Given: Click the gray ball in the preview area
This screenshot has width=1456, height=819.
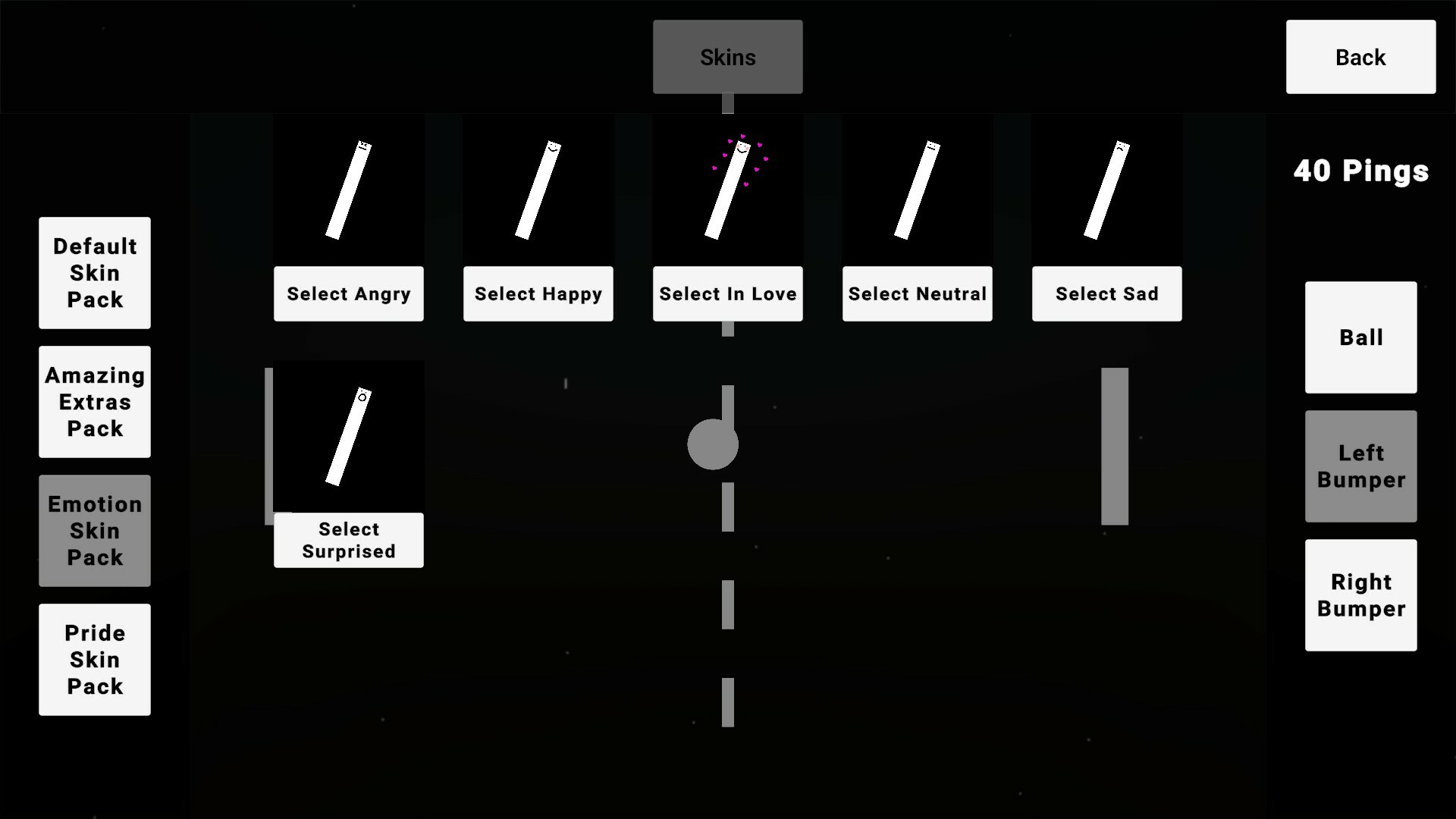Looking at the screenshot, I should click(x=712, y=445).
